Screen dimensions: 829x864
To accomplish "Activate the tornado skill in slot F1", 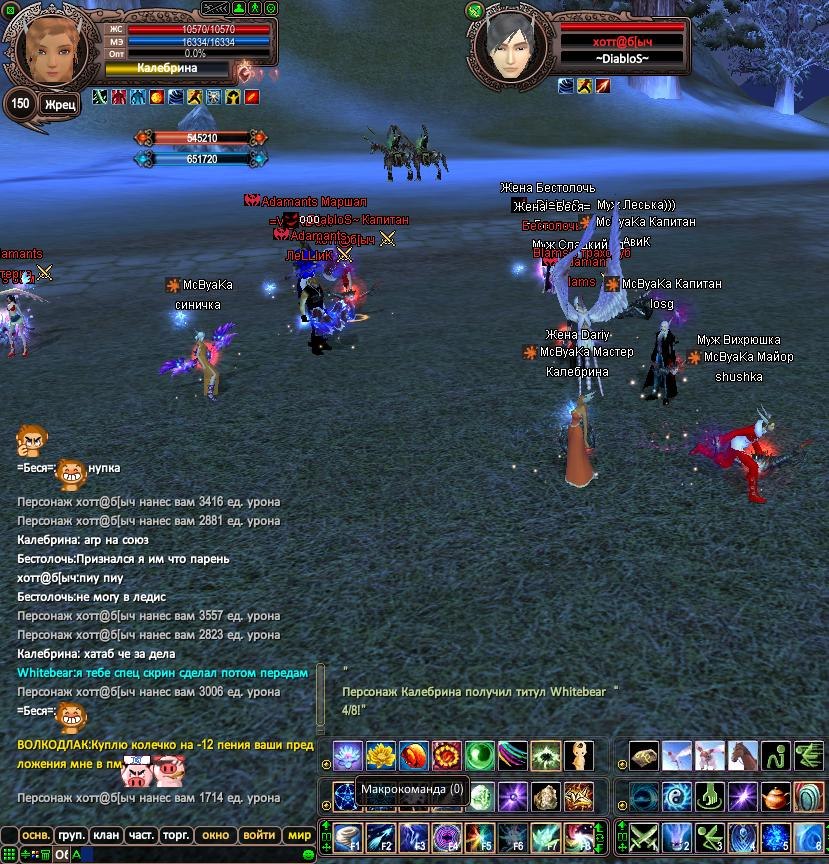I will click(347, 837).
